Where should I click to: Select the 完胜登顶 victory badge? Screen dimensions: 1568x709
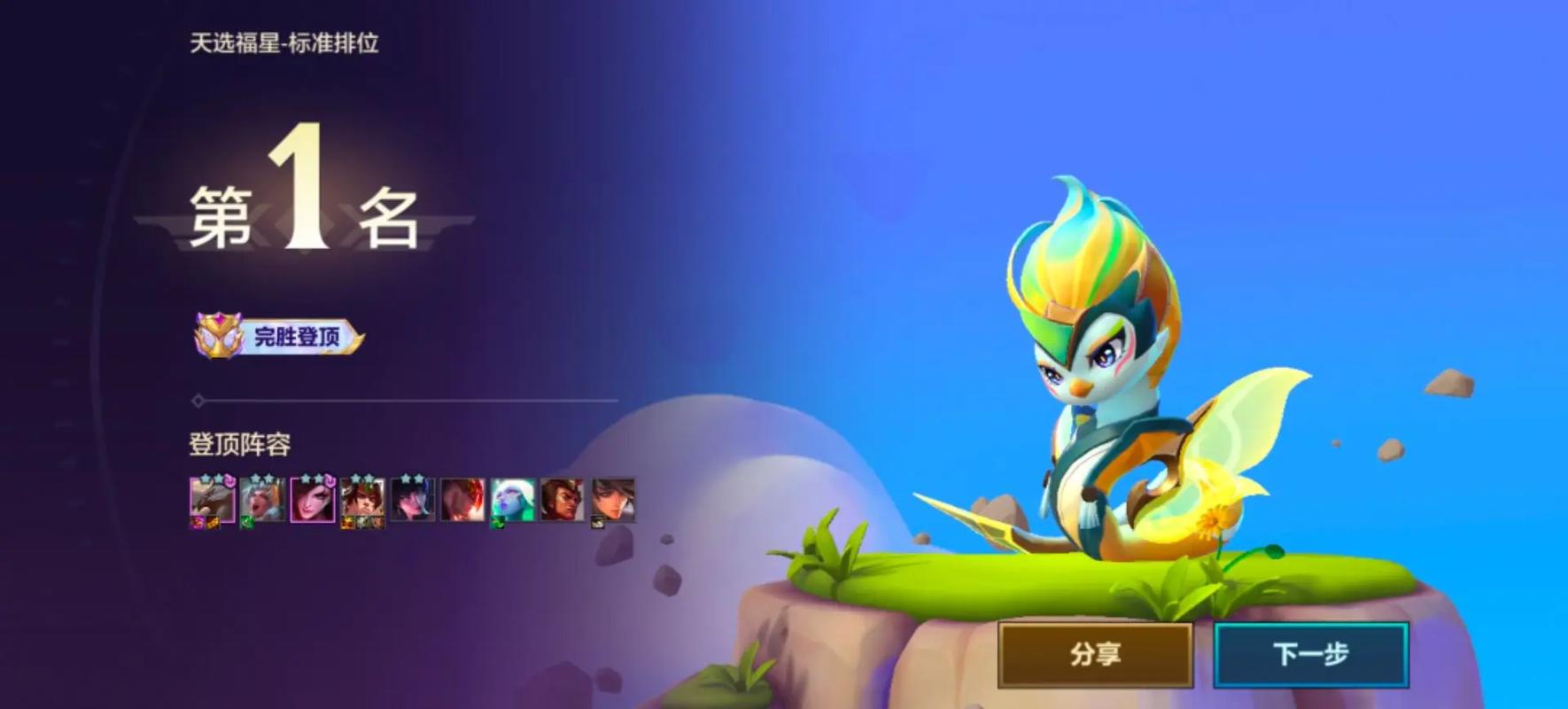pos(279,336)
